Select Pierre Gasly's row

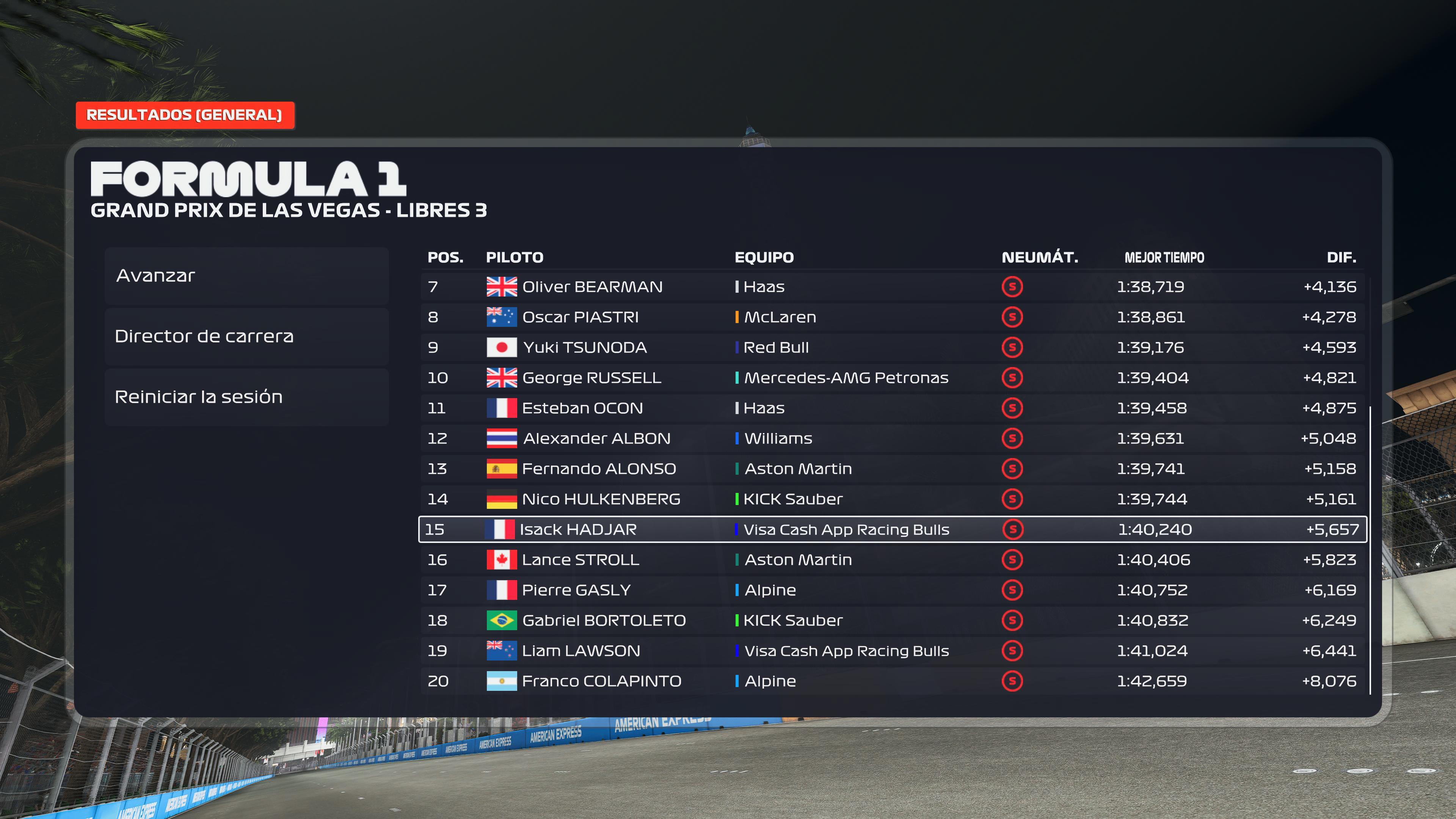pos(892,590)
